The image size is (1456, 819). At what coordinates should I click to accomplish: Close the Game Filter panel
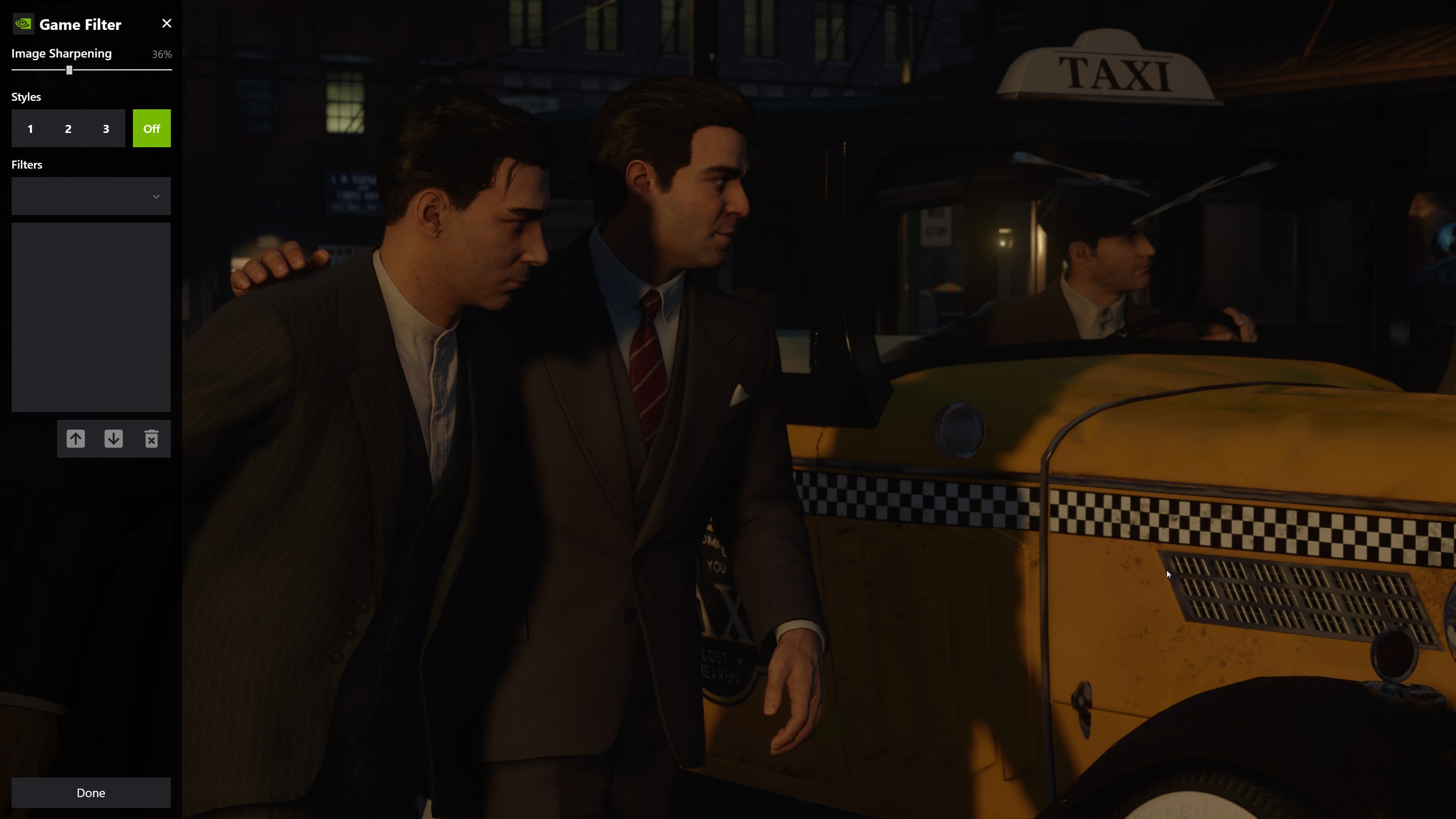point(166,24)
